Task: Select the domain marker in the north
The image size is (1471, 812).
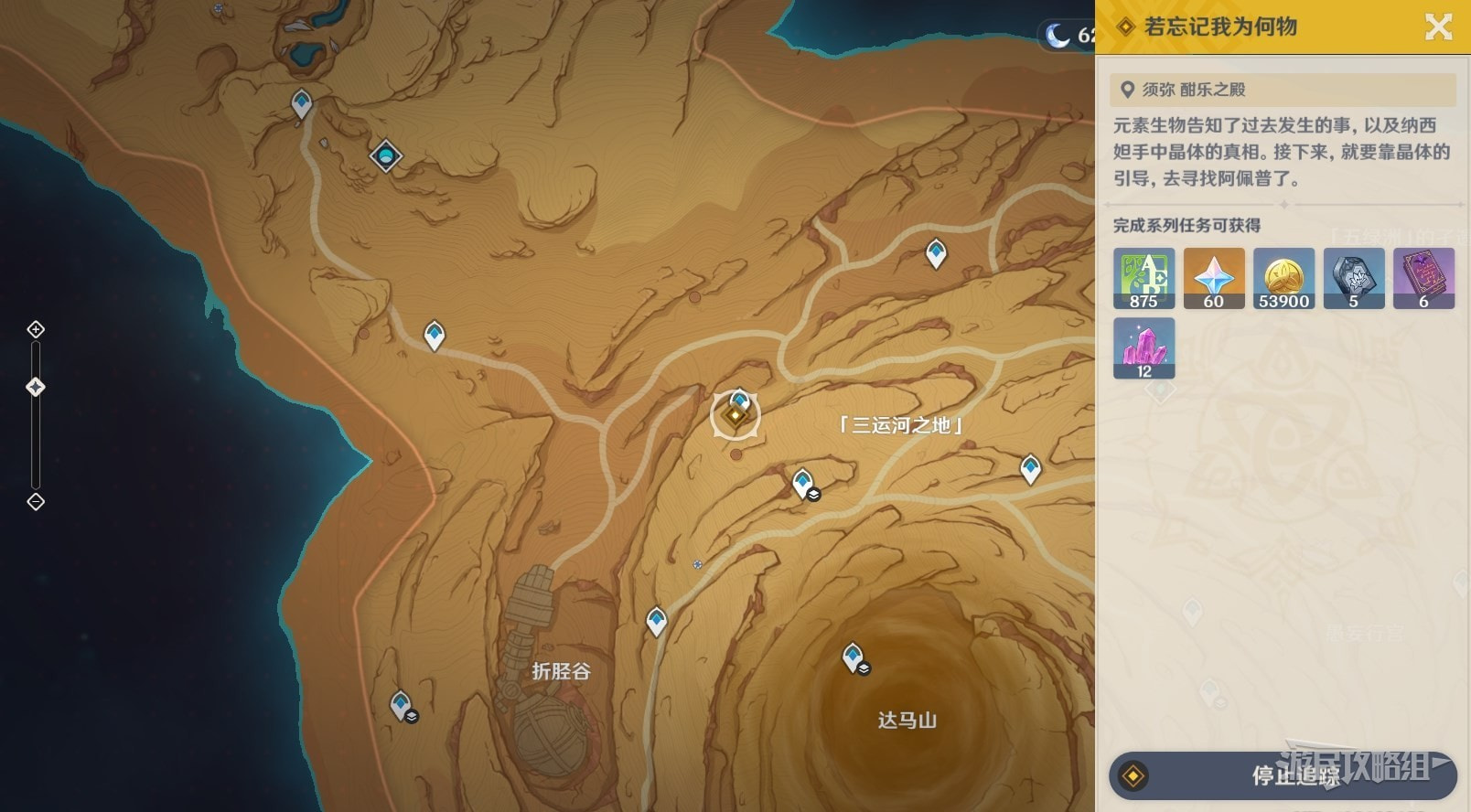Action: 386,155
